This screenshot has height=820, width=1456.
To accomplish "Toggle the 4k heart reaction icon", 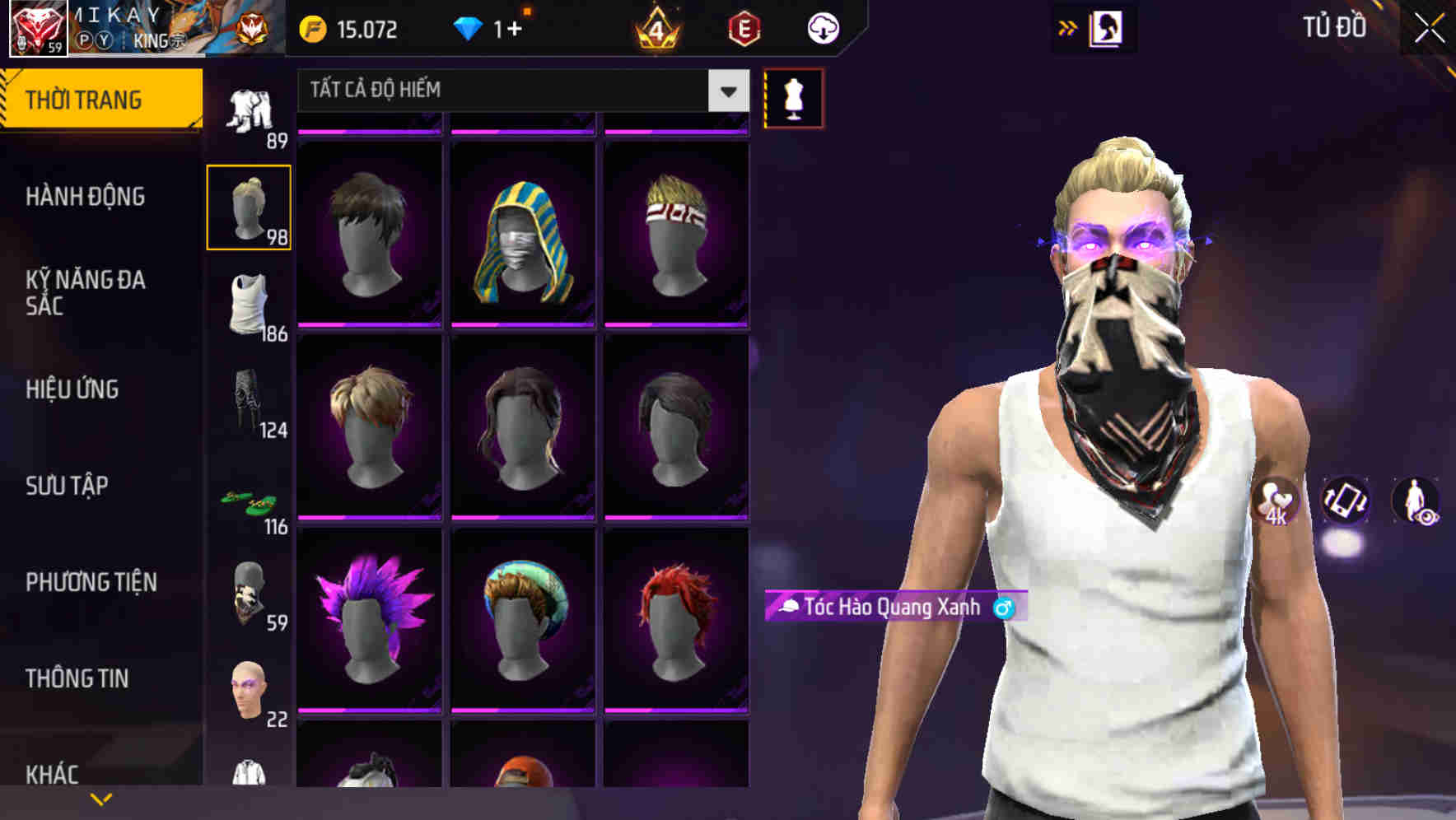I will pos(1275,503).
